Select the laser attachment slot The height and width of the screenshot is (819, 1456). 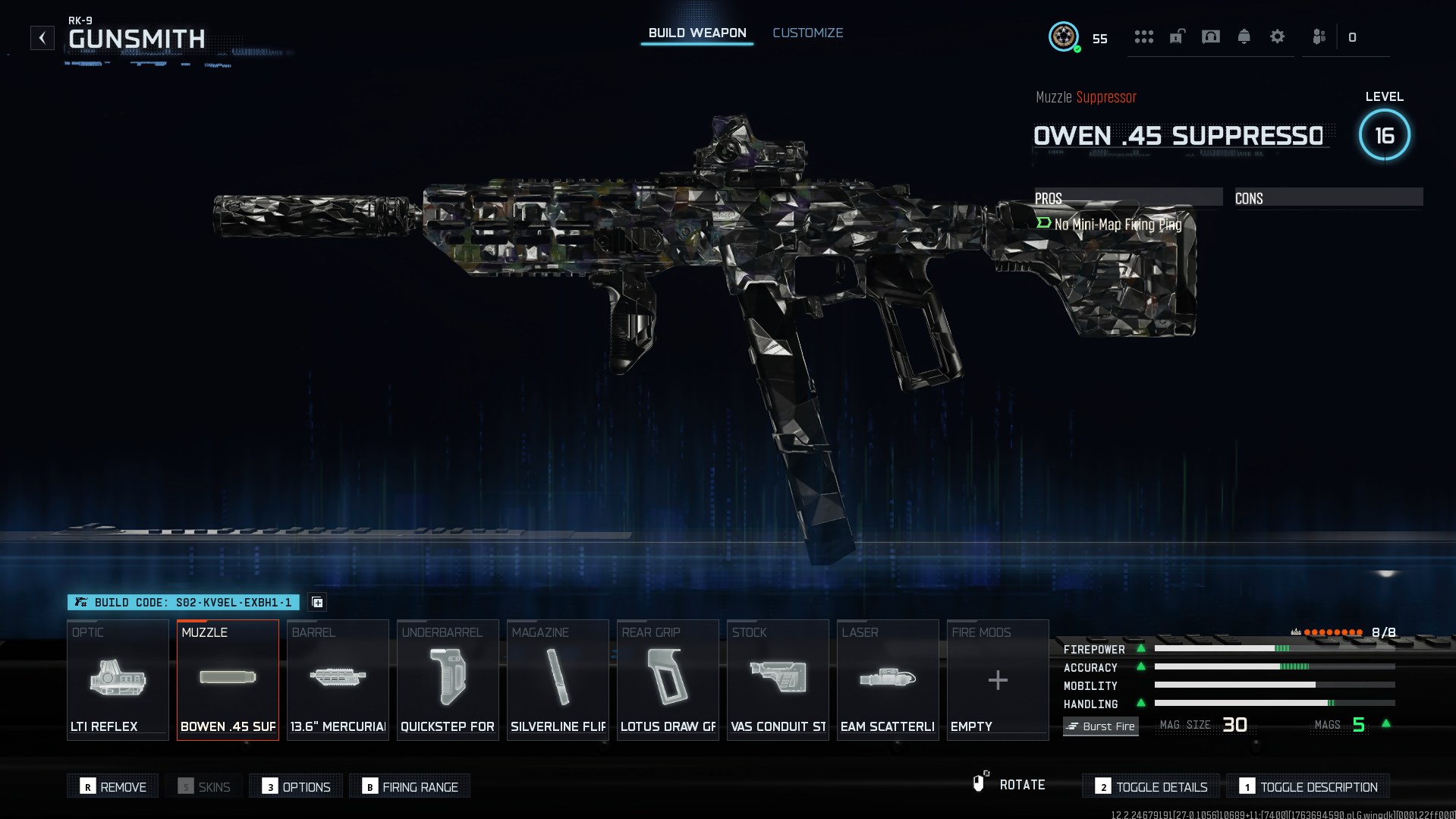tap(888, 679)
